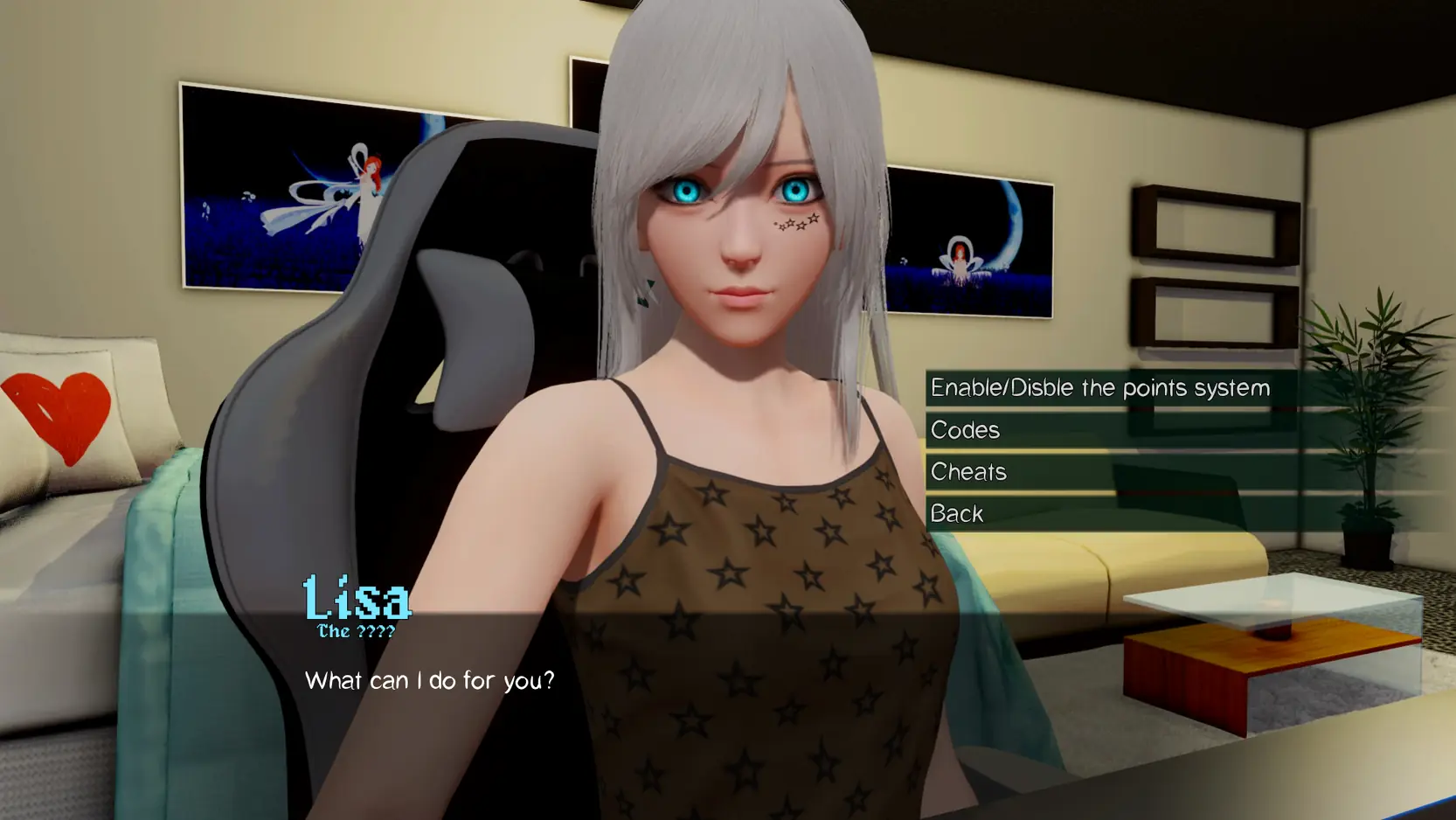Choose Enable/Disble the points system option
This screenshot has width=1456, height=820.
[x=1099, y=387]
